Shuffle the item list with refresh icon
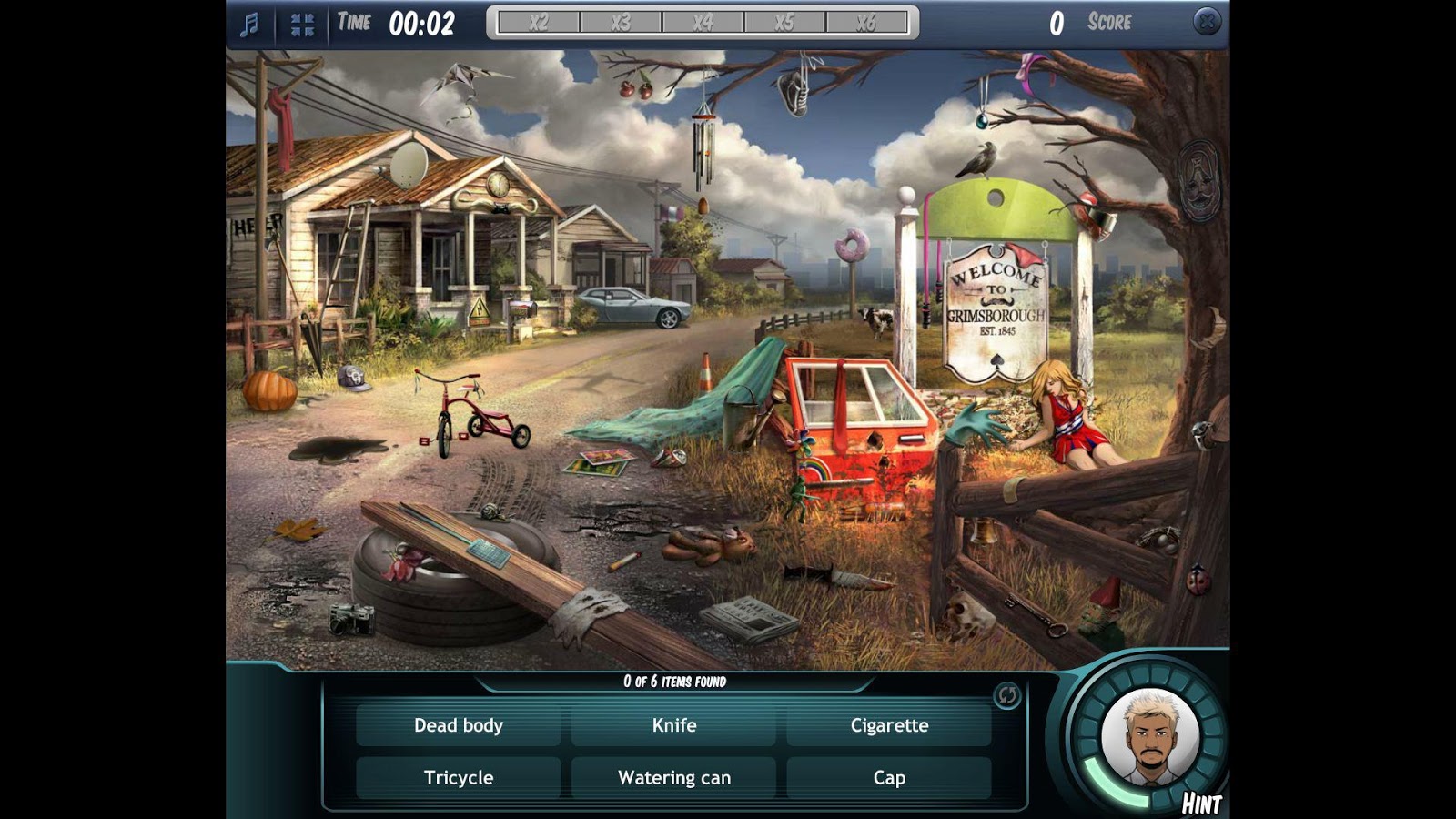The width and height of the screenshot is (1456, 819). (x=1005, y=695)
